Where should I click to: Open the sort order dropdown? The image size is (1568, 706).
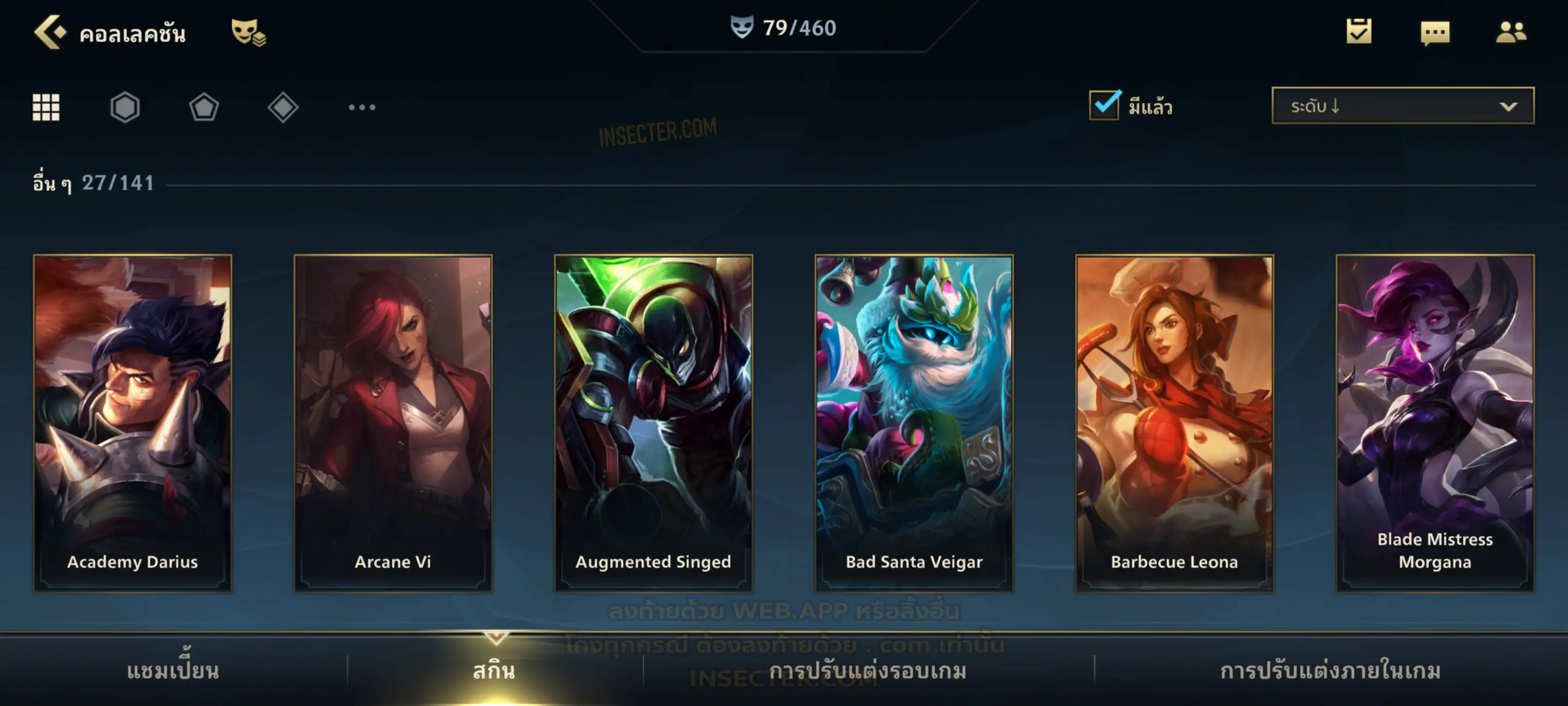tap(1403, 106)
